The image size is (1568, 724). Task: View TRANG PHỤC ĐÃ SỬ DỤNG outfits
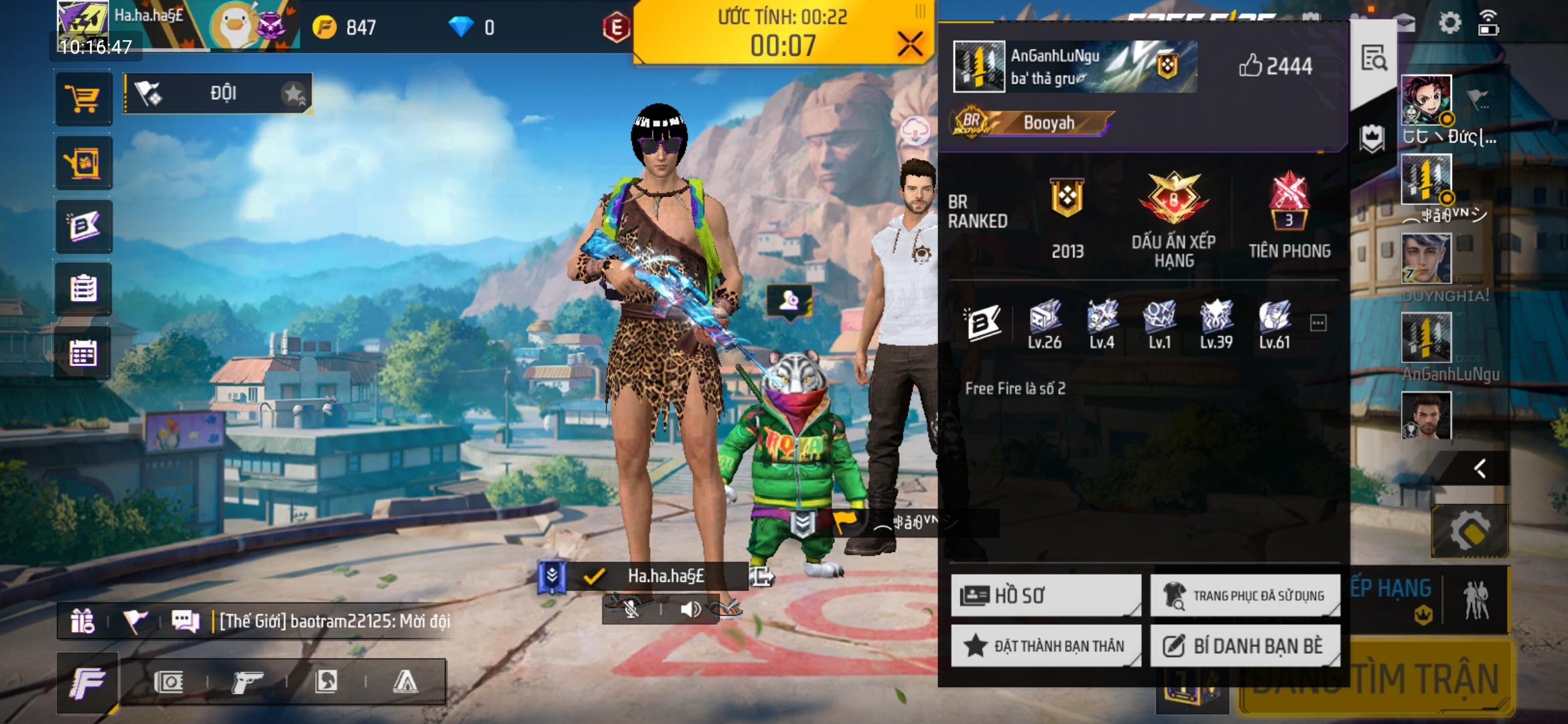(x=1245, y=595)
